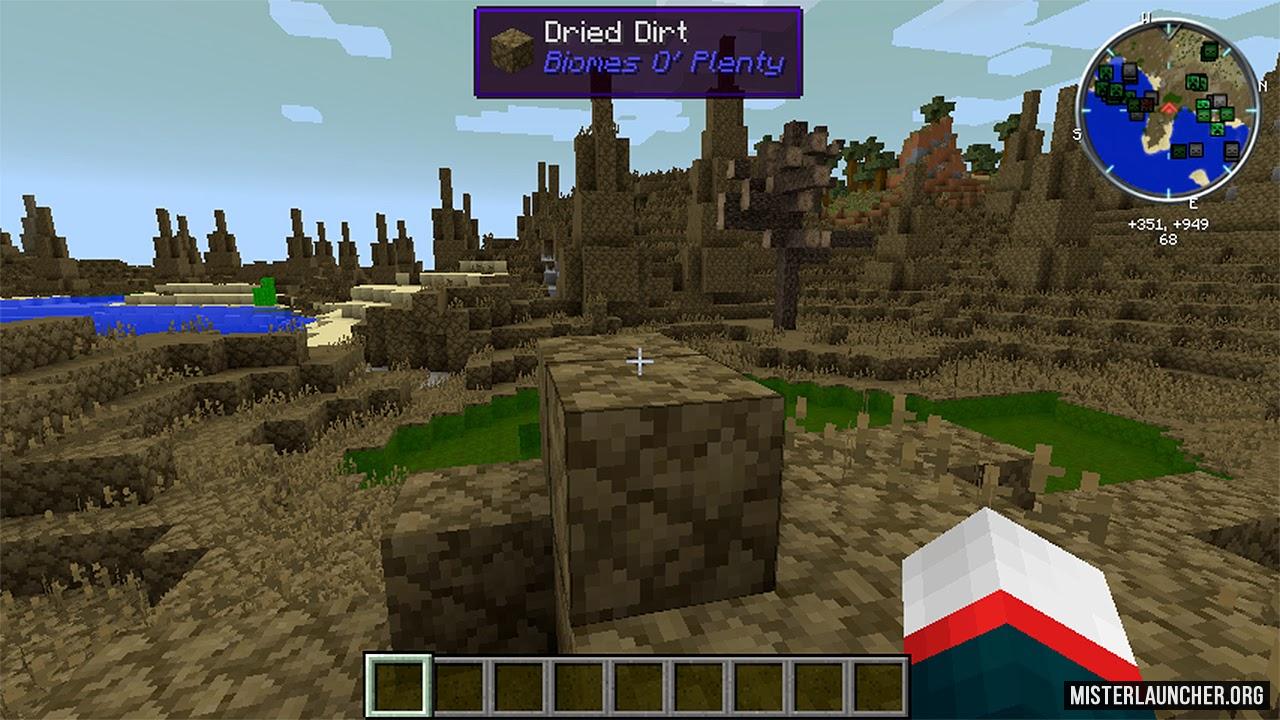Click the red player arrow on the minimap

click(1167, 106)
